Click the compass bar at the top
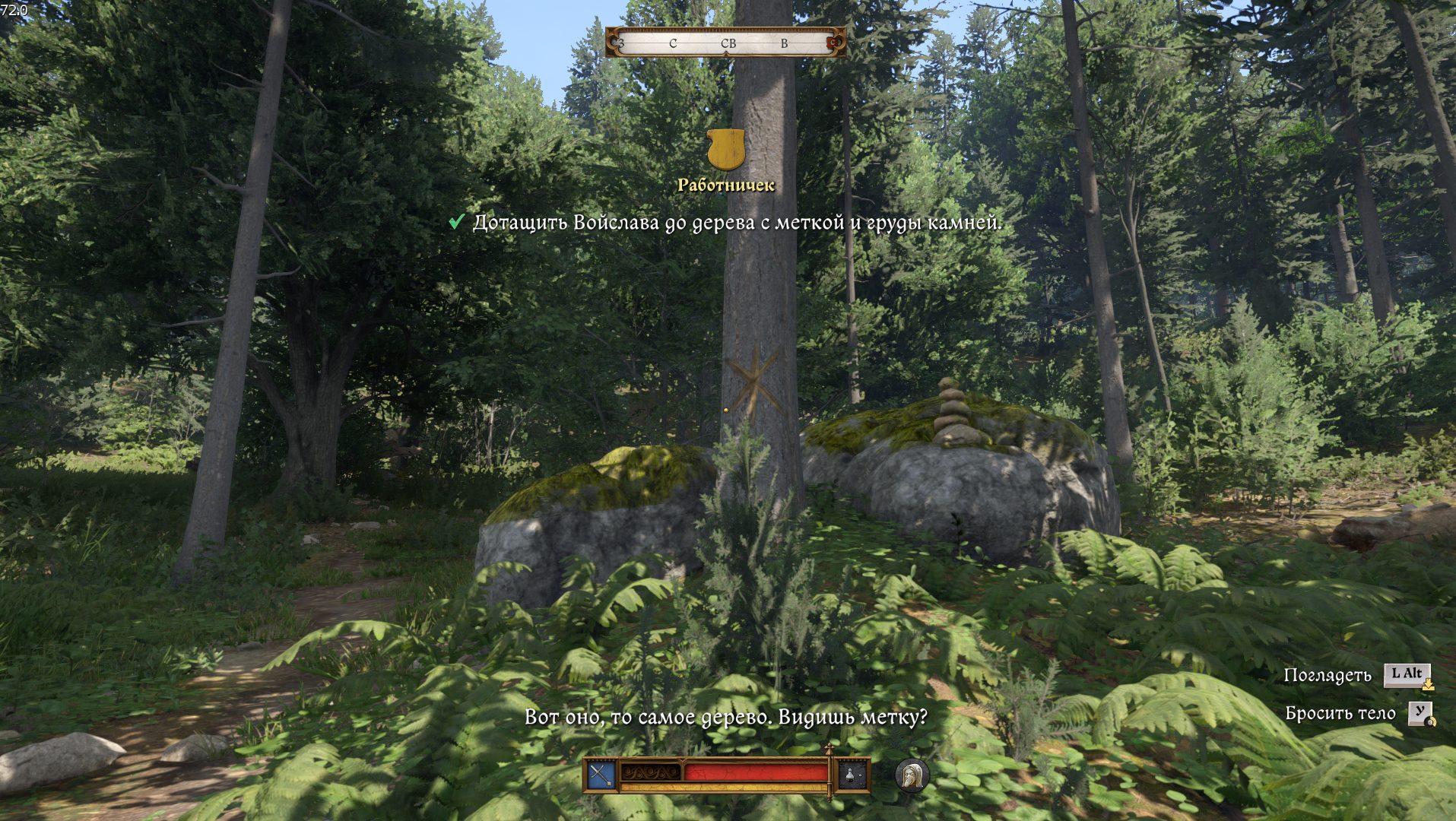1456x821 pixels. click(x=725, y=43)
